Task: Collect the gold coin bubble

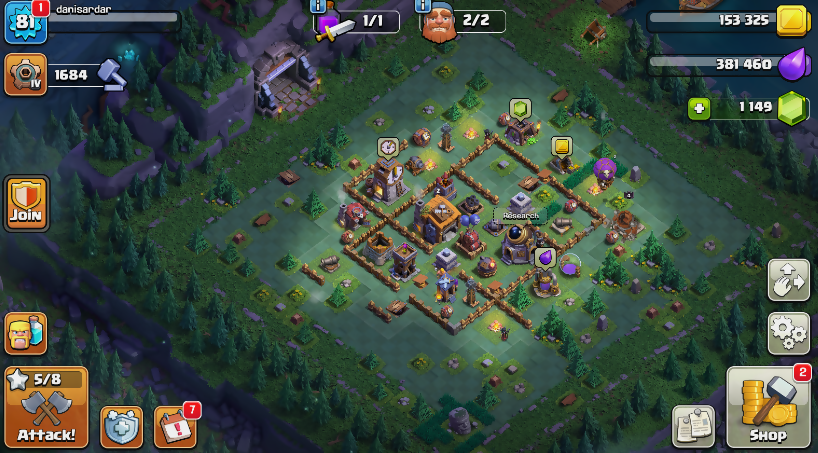Action: [x=561, y=147]
